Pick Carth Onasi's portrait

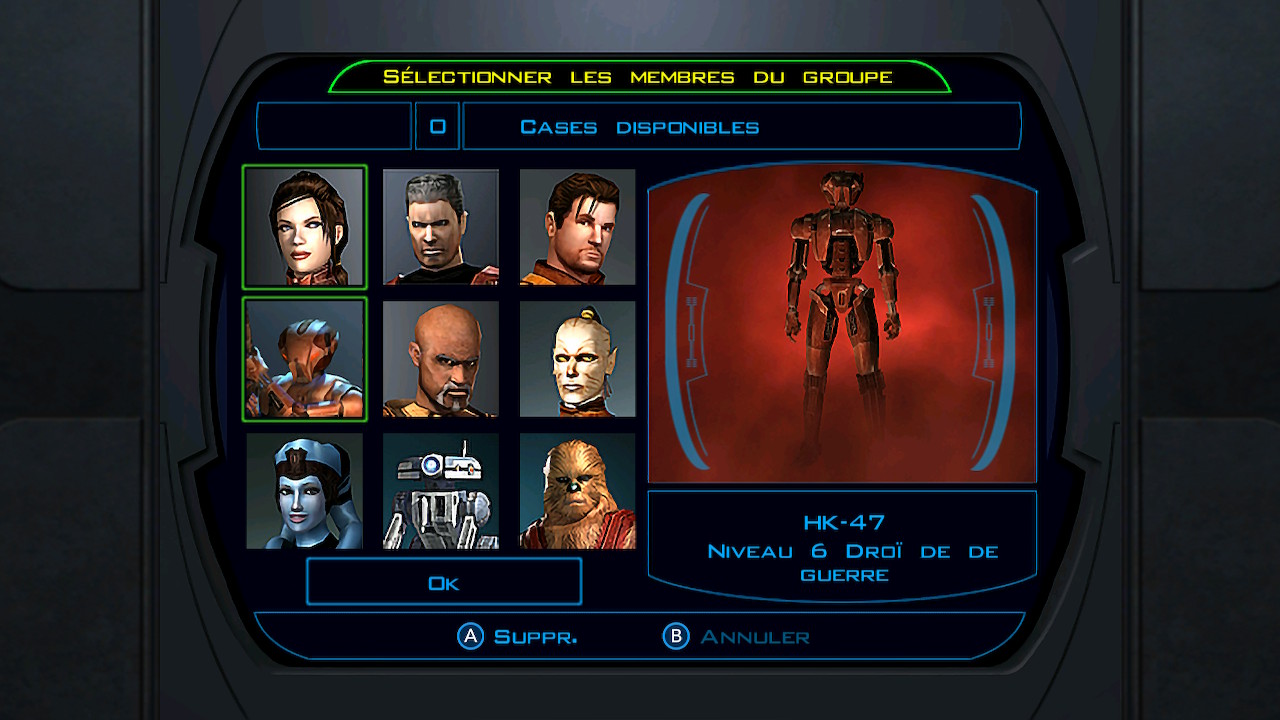pos(577,227)
